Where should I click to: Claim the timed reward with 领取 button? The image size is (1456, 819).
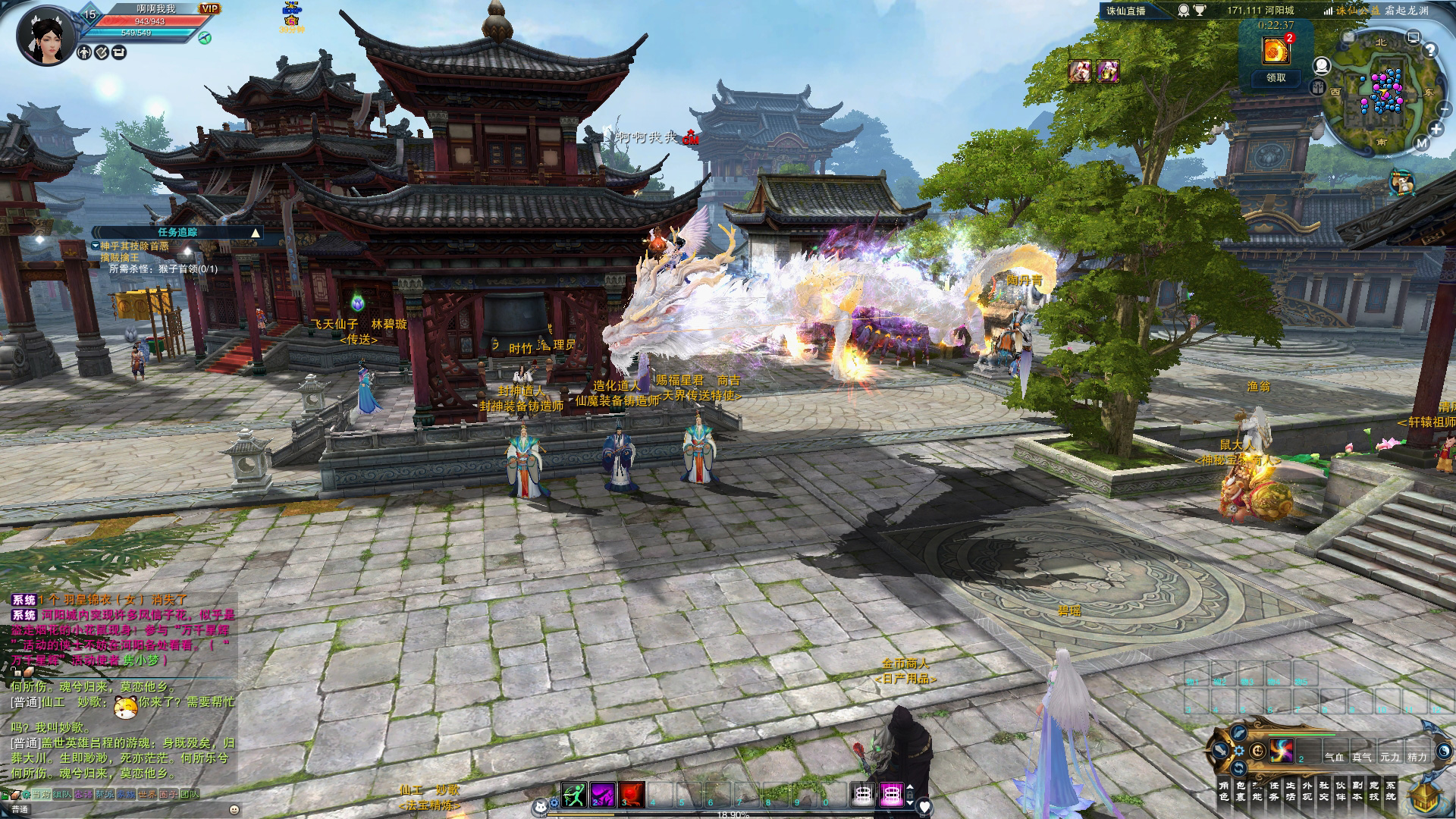click(x=1276, y=77)
